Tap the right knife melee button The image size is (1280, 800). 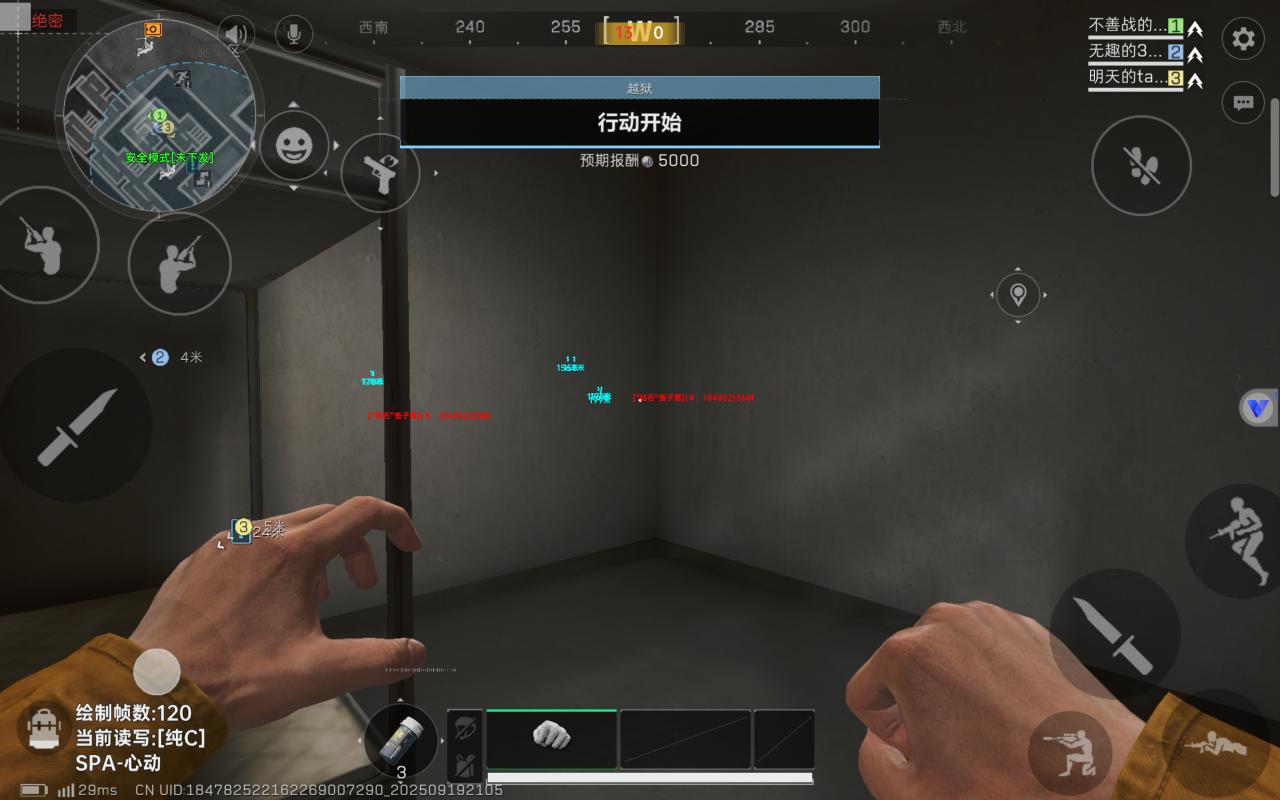click(1114, 634)
